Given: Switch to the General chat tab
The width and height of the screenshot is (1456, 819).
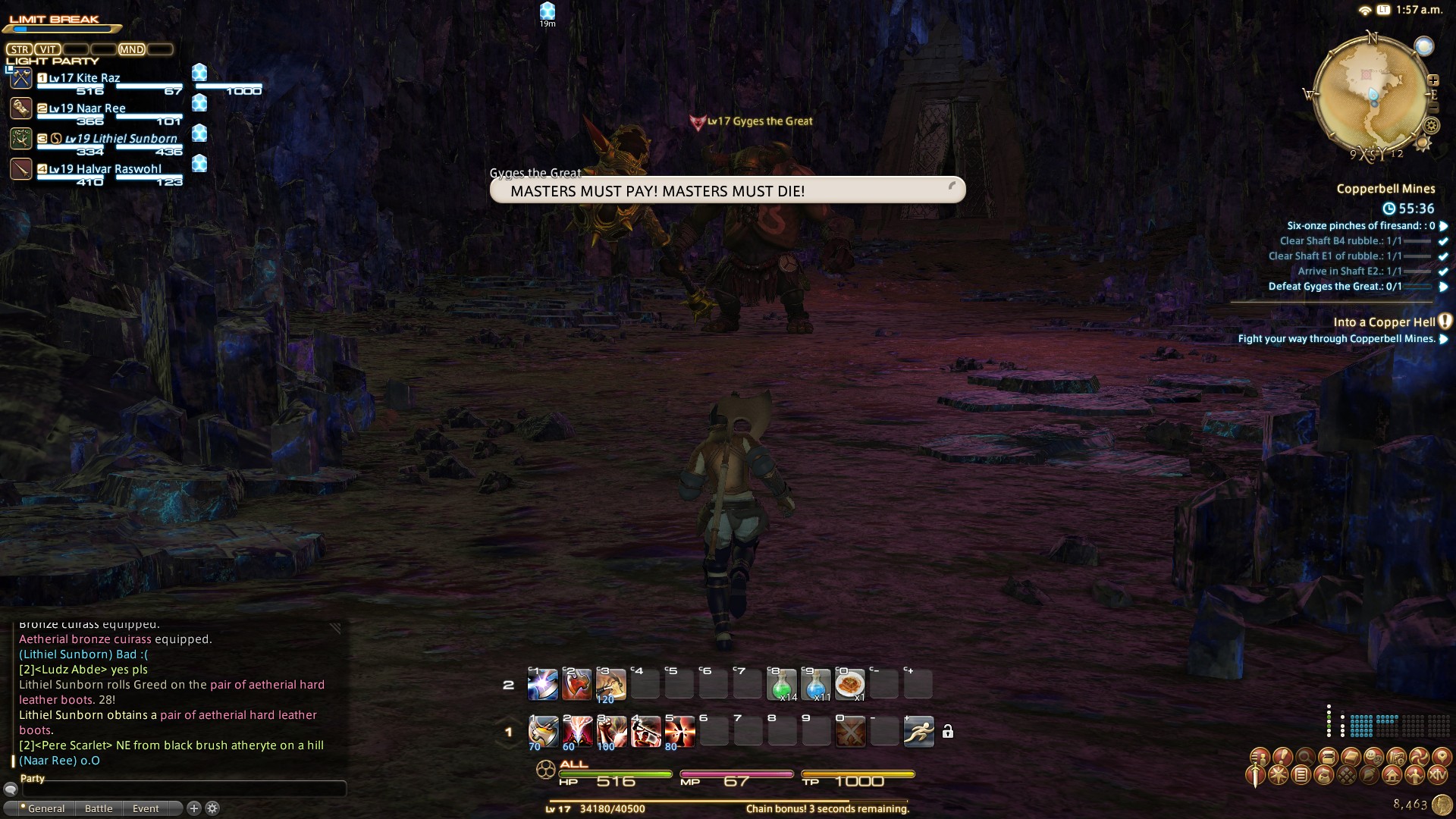Looking at the screenshot, I should (45, 808).
